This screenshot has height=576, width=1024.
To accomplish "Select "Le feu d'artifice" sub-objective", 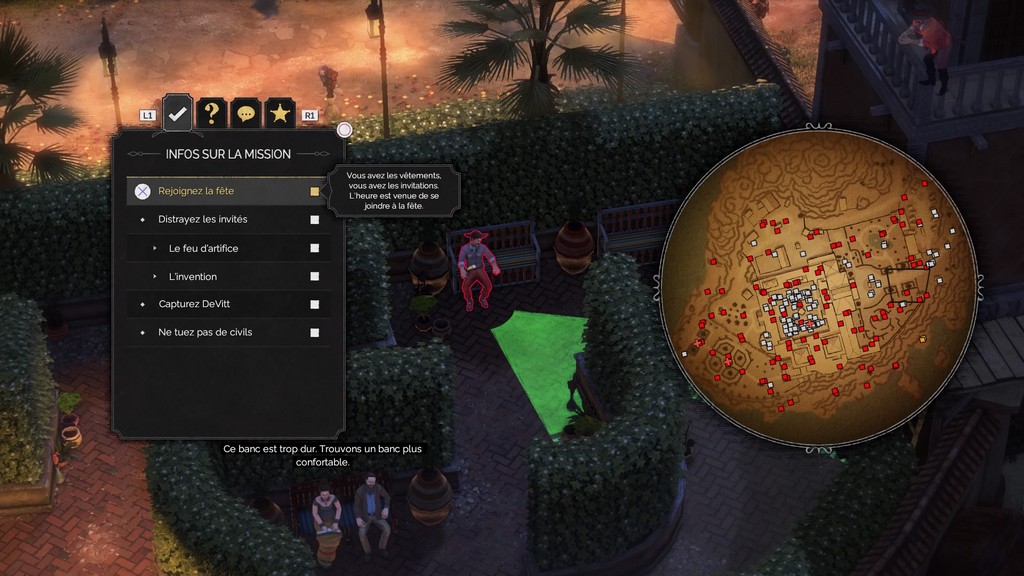I will [204, 248].
